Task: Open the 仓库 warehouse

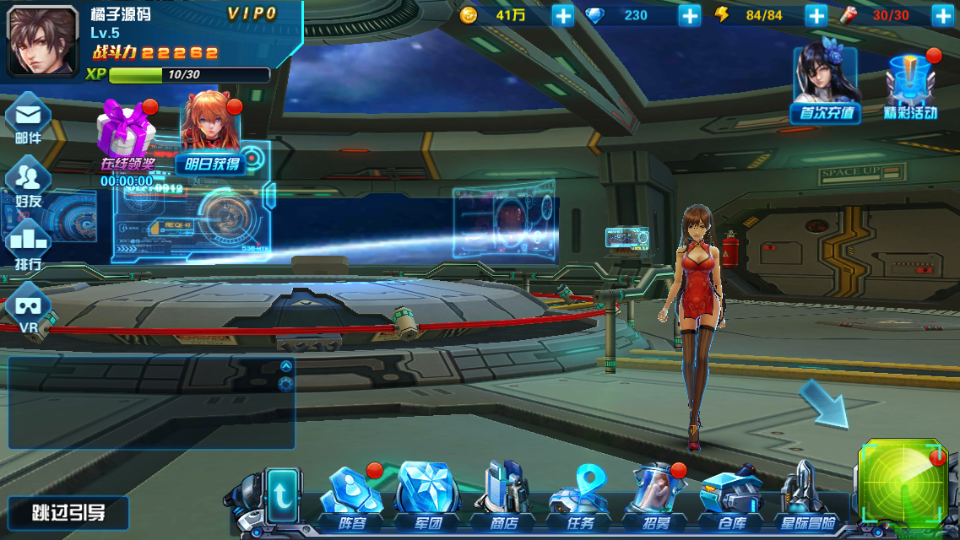Action: point(731,497)
